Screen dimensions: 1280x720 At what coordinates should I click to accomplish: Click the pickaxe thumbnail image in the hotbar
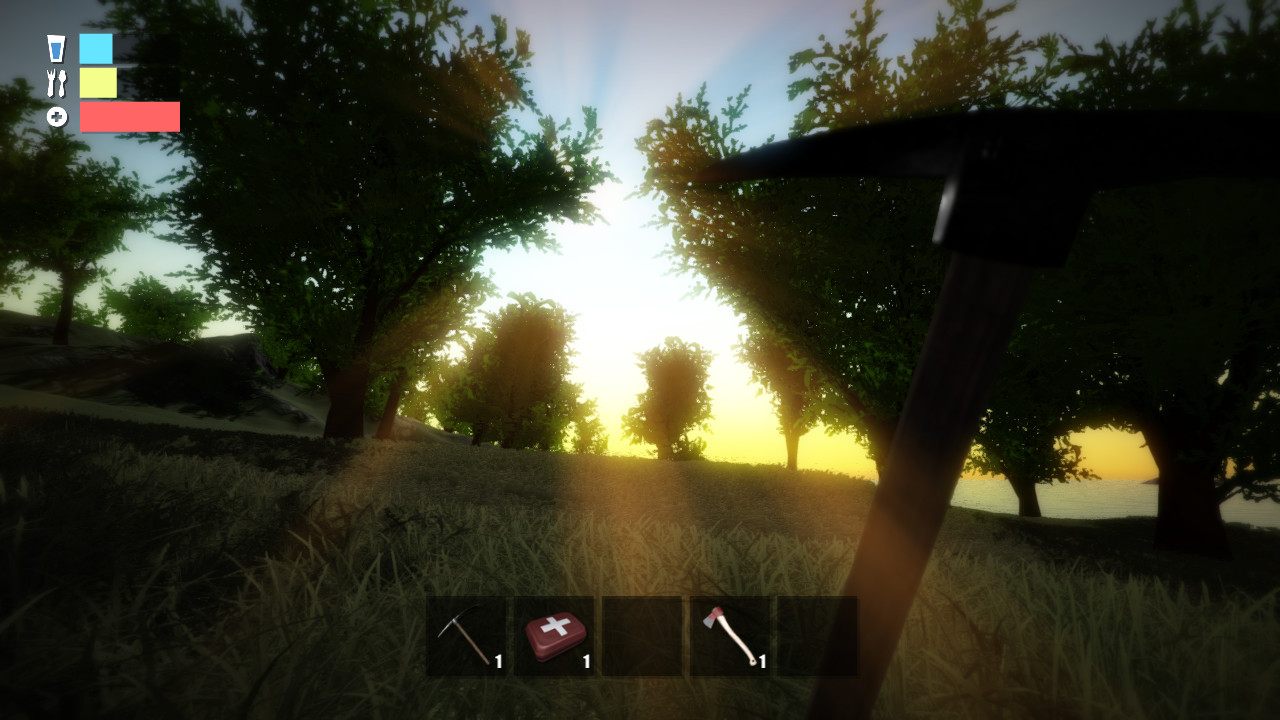tap(462, 635)
